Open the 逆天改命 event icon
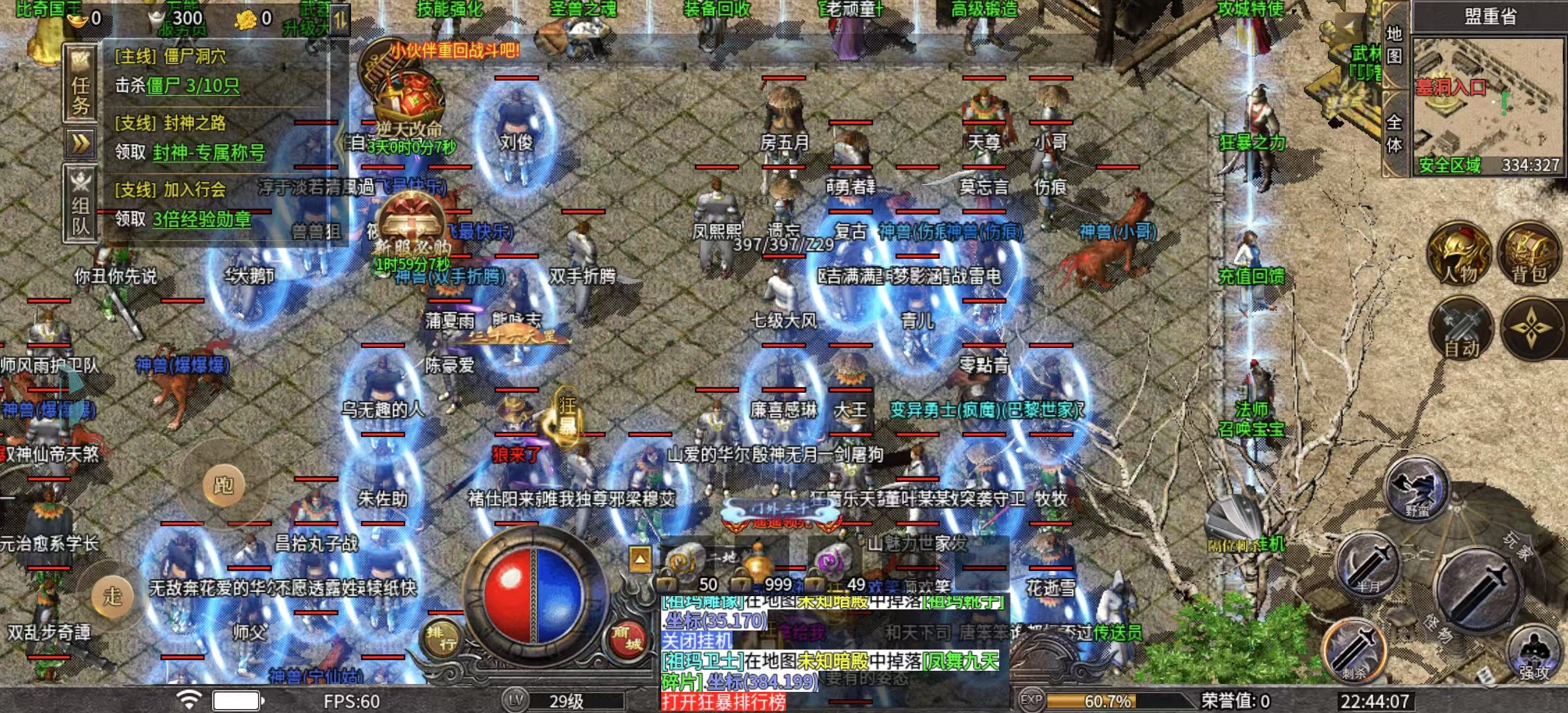Viewport: 1568px width, 713px height. point(409,106)
